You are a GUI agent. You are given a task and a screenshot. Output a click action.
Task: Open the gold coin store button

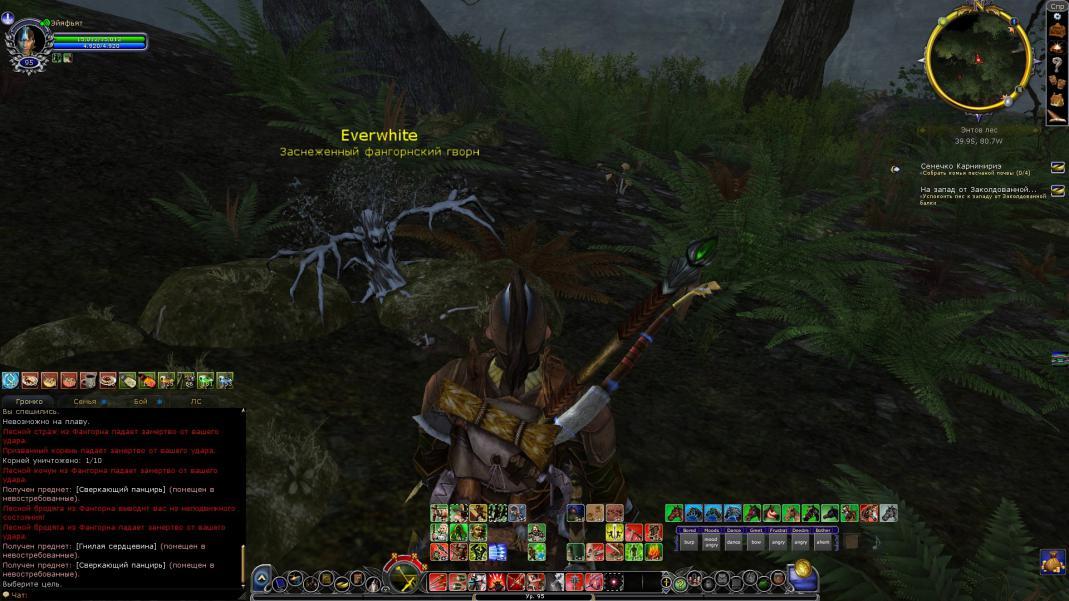point(802,572)
